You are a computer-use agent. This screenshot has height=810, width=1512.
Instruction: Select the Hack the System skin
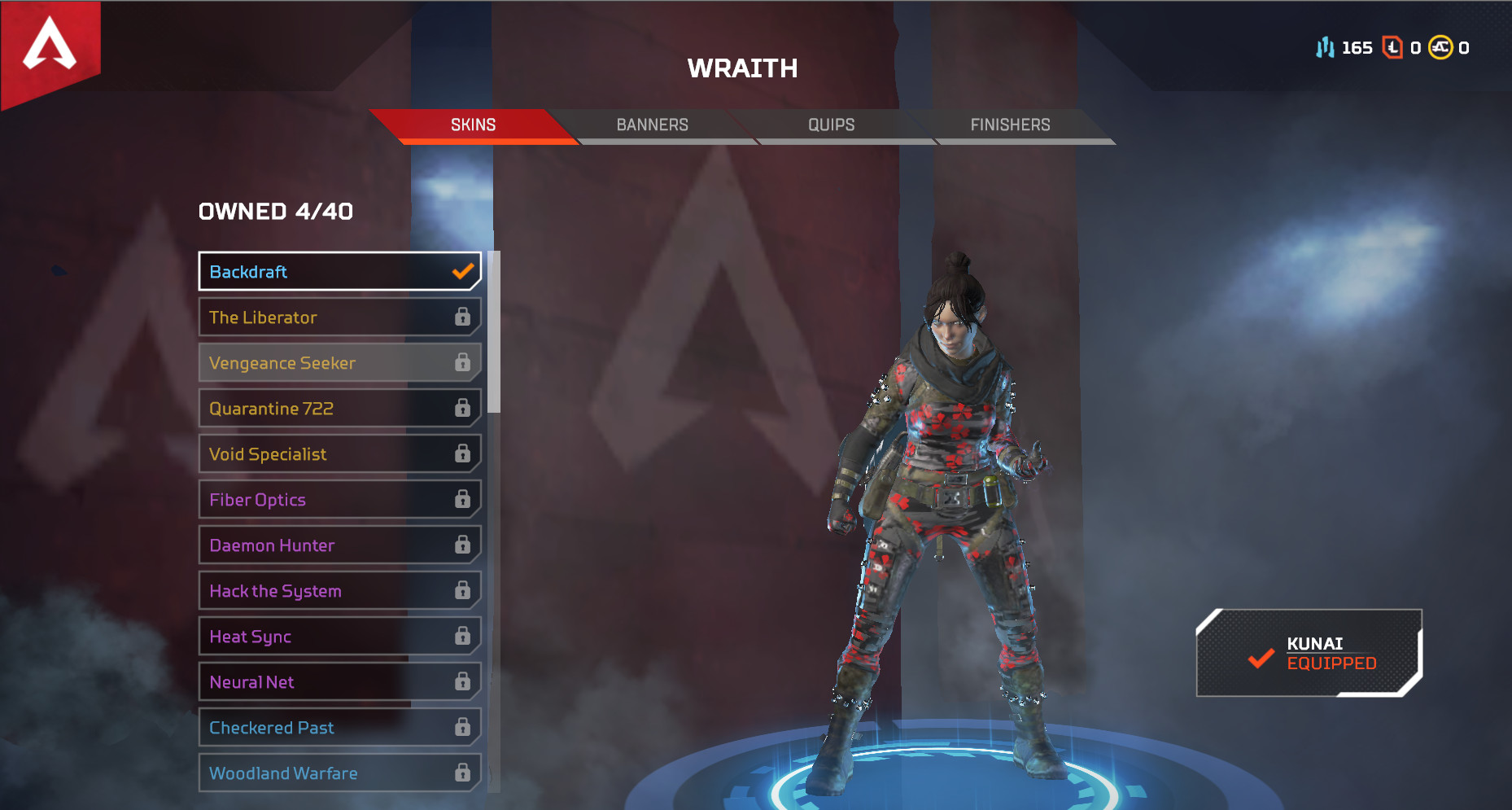(339, 591)
